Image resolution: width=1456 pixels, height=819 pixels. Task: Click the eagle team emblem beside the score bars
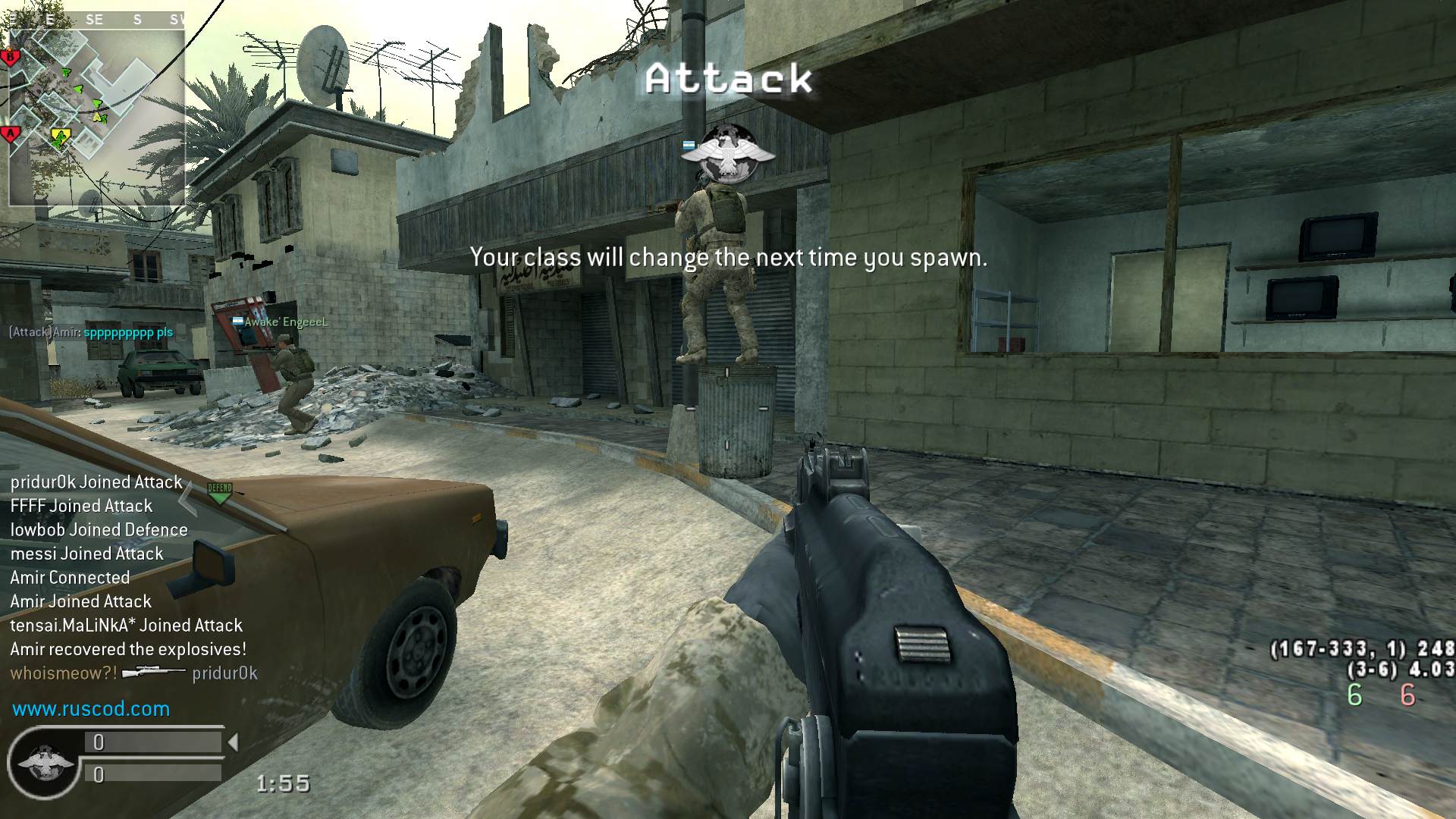[45, 761]
